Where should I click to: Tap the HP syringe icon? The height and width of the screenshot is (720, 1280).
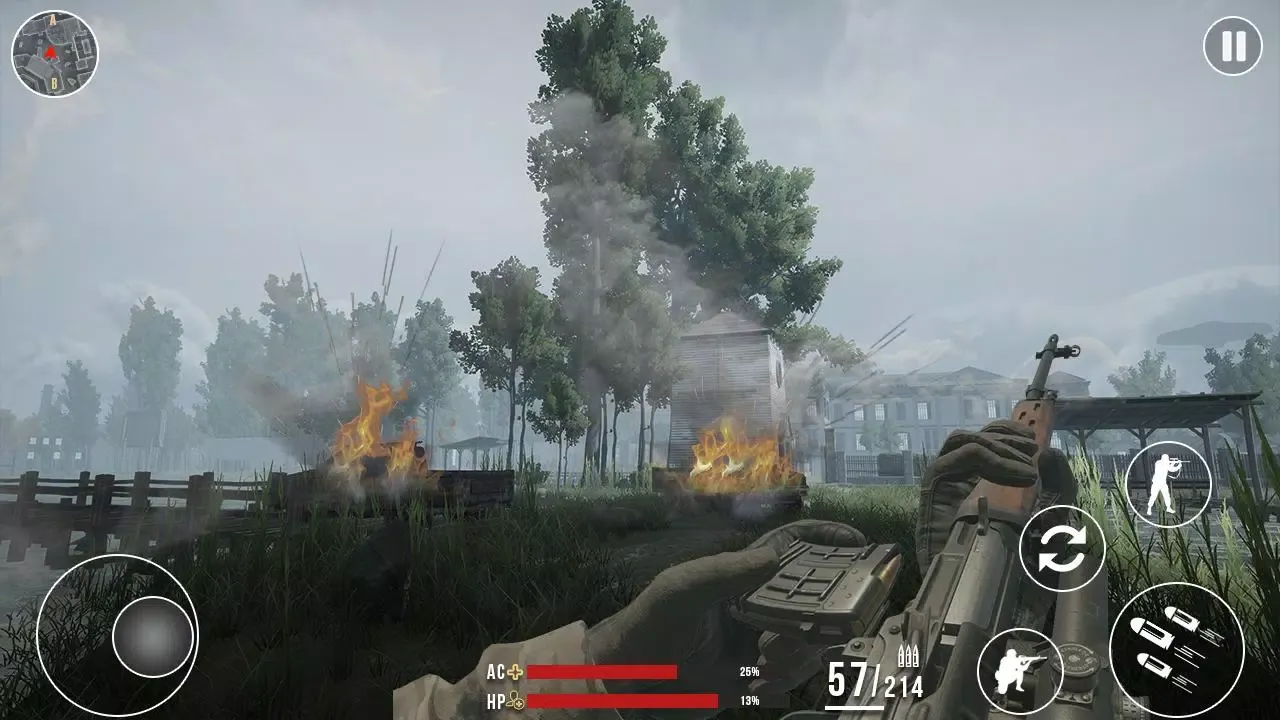516,699
